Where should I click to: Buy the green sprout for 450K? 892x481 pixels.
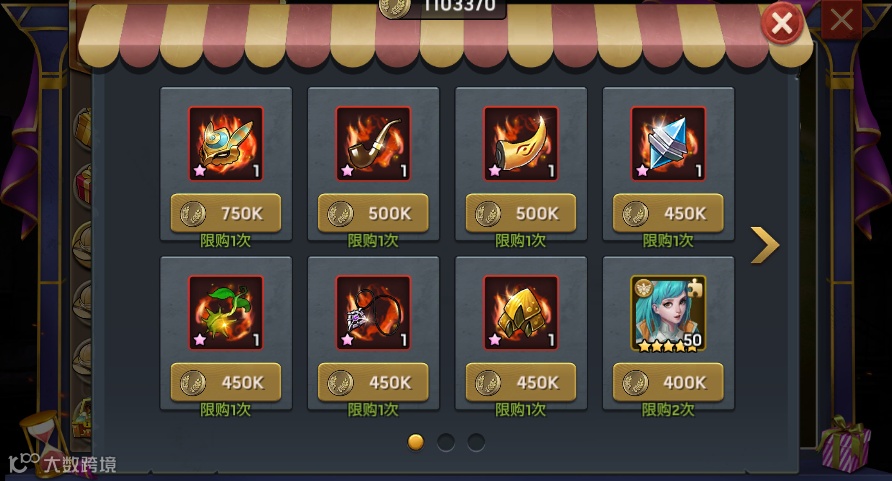coord(226,382)
